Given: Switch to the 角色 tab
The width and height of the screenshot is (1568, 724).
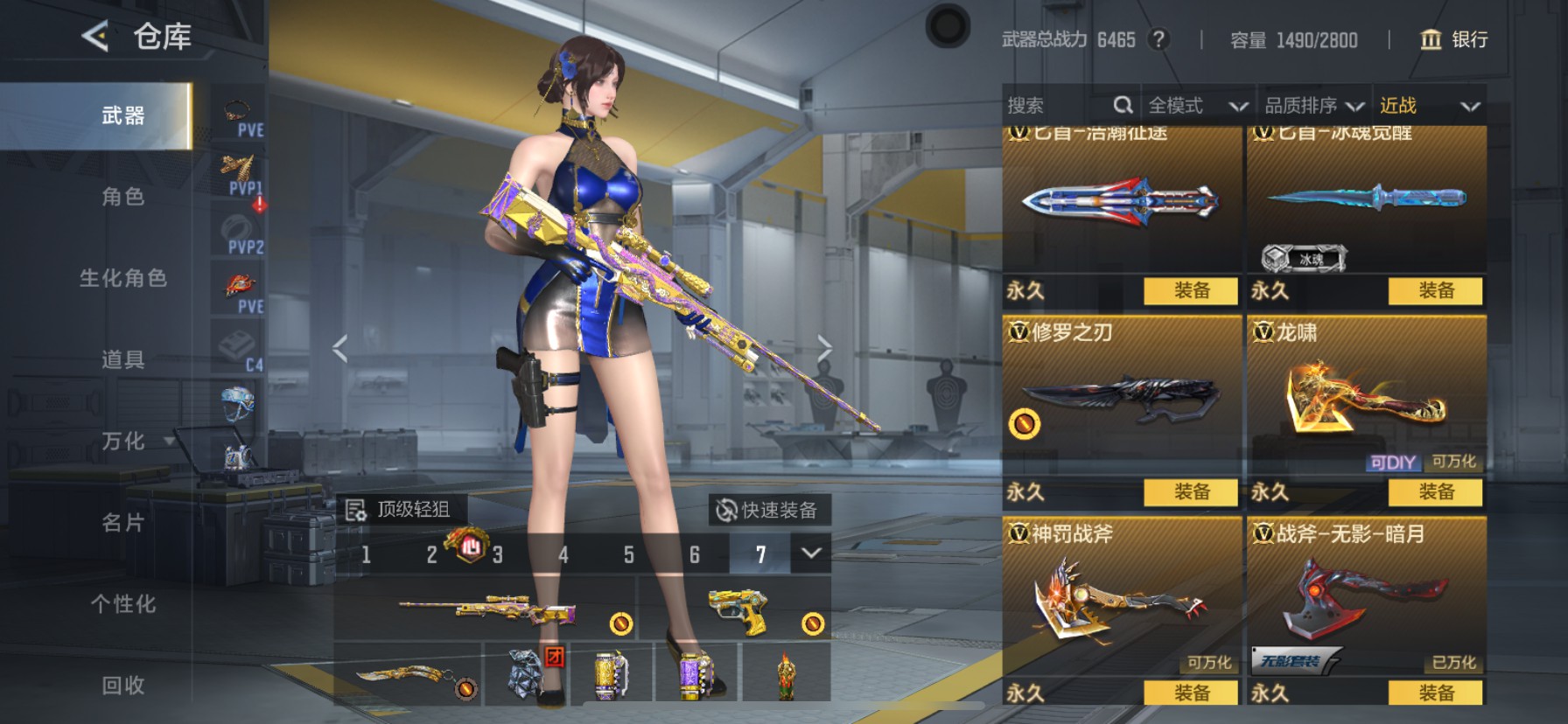Looking at the screenshot, I should pyautogui.click(x=122, y=197).
